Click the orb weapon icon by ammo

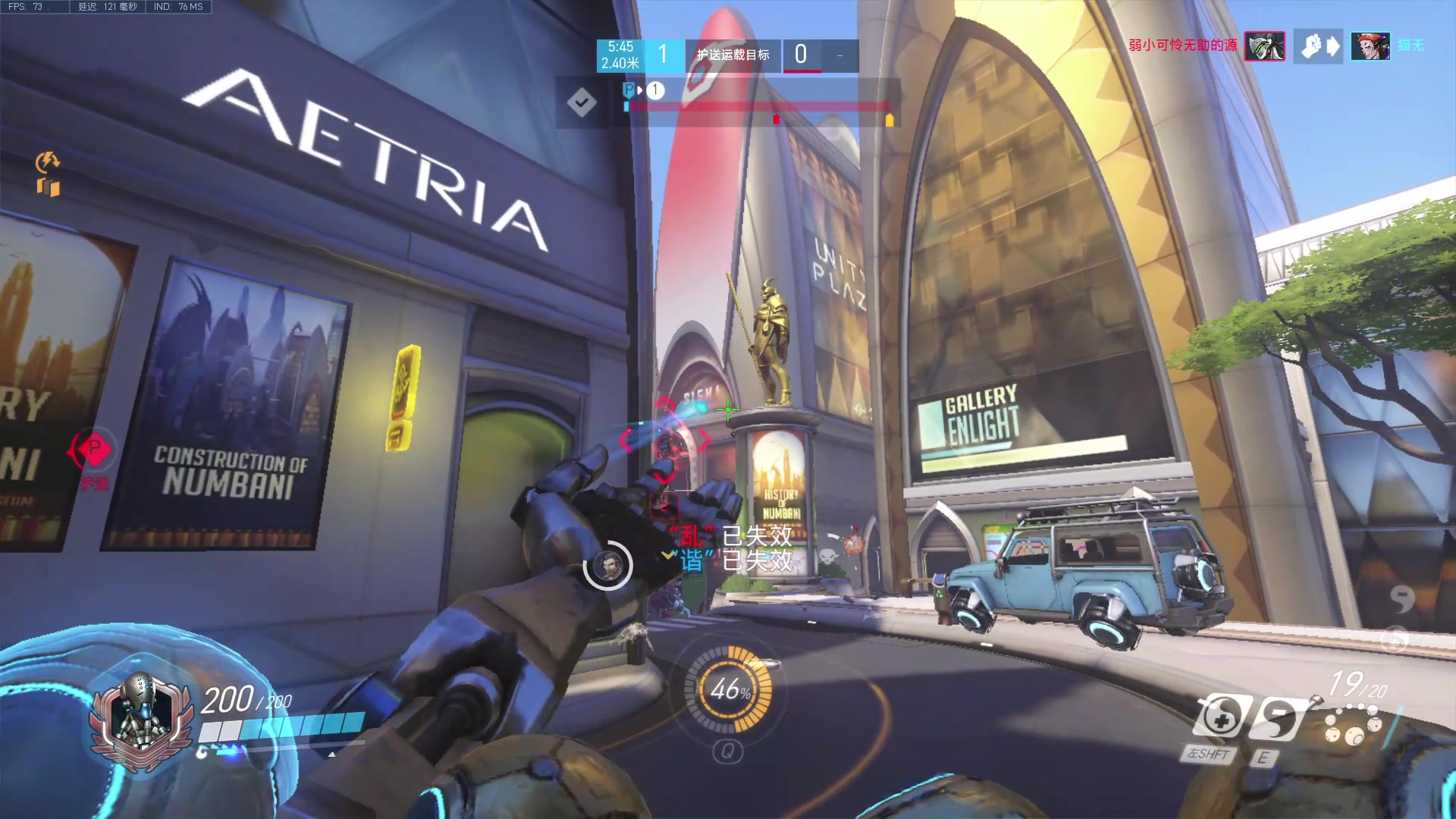tap(1352, 725)
